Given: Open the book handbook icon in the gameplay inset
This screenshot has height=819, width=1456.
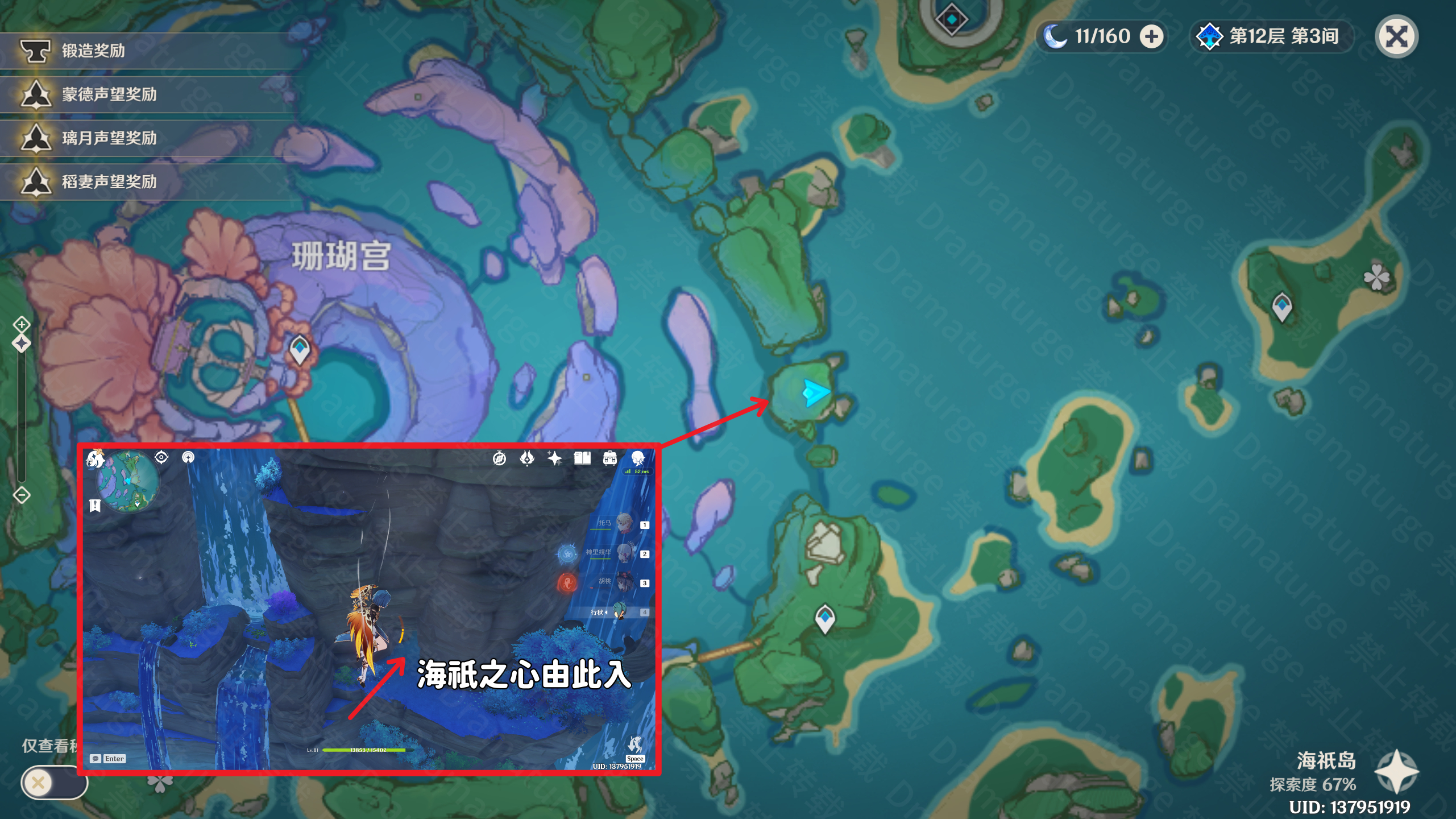Looking at the screenshot, I should [581, 460].
